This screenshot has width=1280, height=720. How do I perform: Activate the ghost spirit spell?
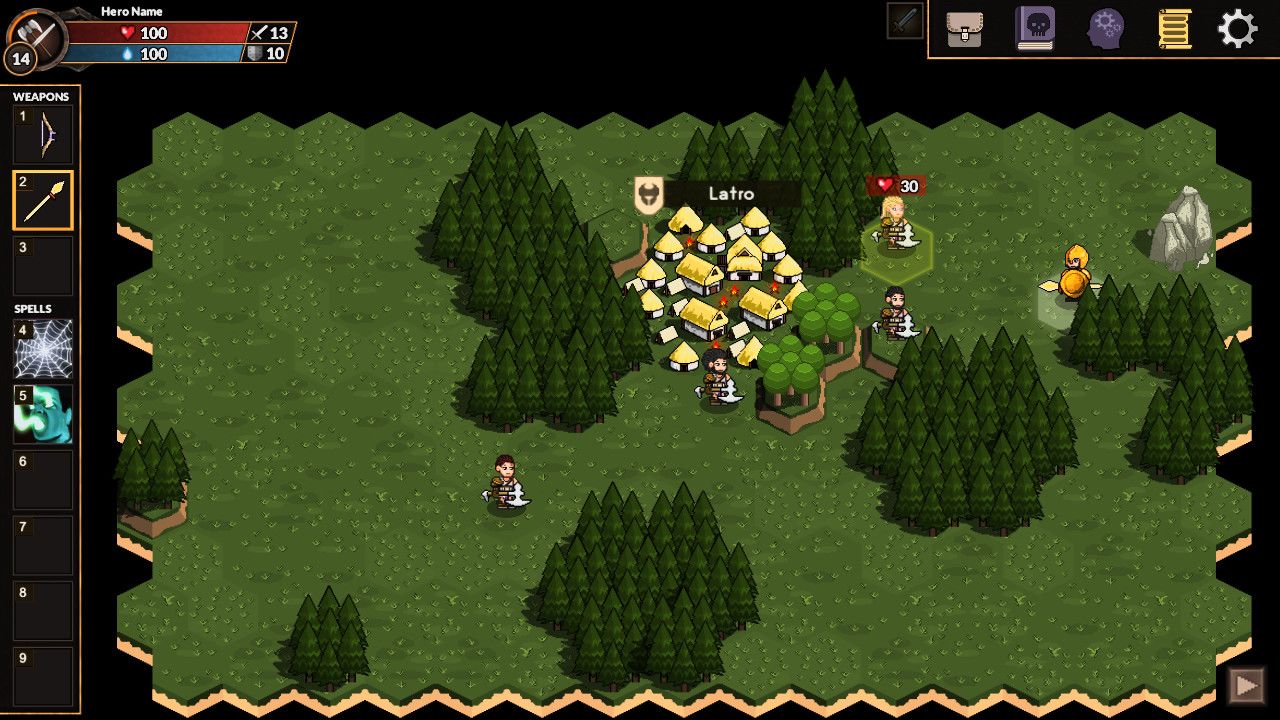(x=43, y=415)
